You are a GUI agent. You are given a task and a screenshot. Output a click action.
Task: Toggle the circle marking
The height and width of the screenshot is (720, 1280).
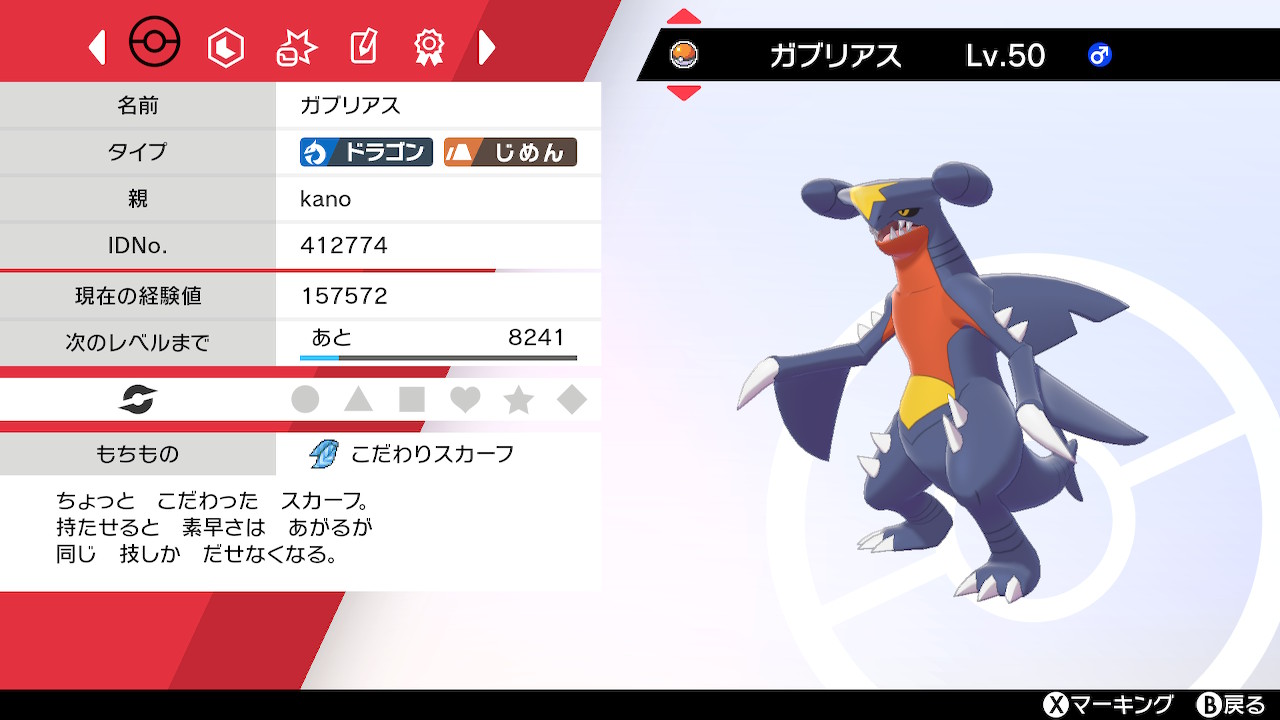pyautogui.click(x=307, y=399)
